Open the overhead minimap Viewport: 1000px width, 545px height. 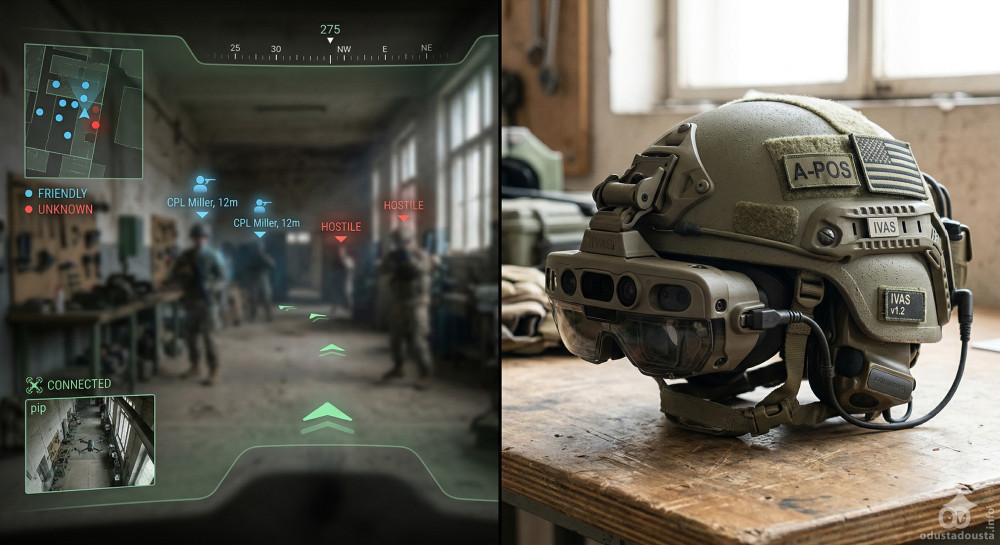(x=84, y=111)
